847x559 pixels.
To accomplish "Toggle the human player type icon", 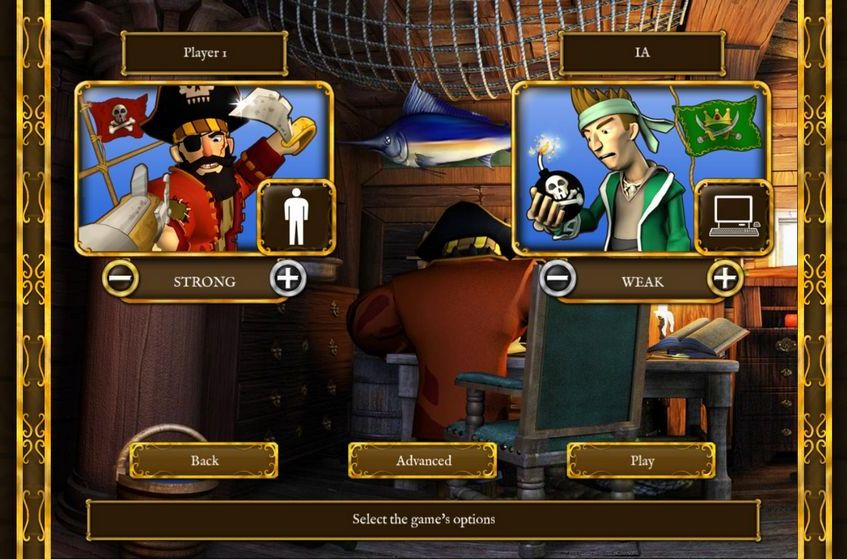I will [x=295, y=217].
